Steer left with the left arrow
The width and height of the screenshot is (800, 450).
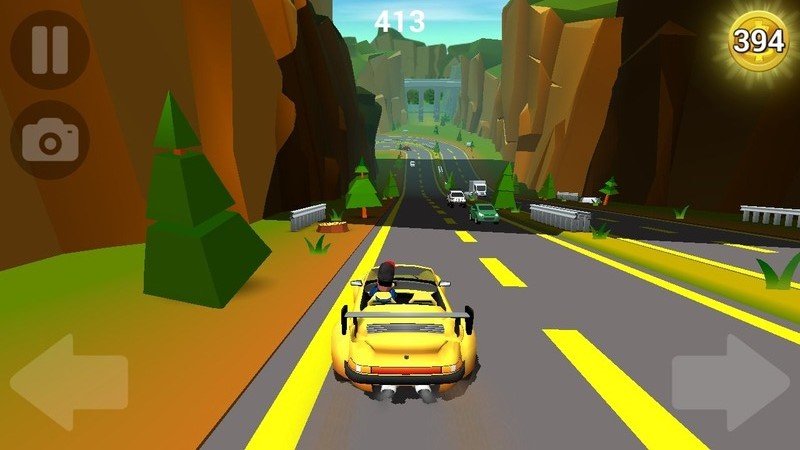68,382
